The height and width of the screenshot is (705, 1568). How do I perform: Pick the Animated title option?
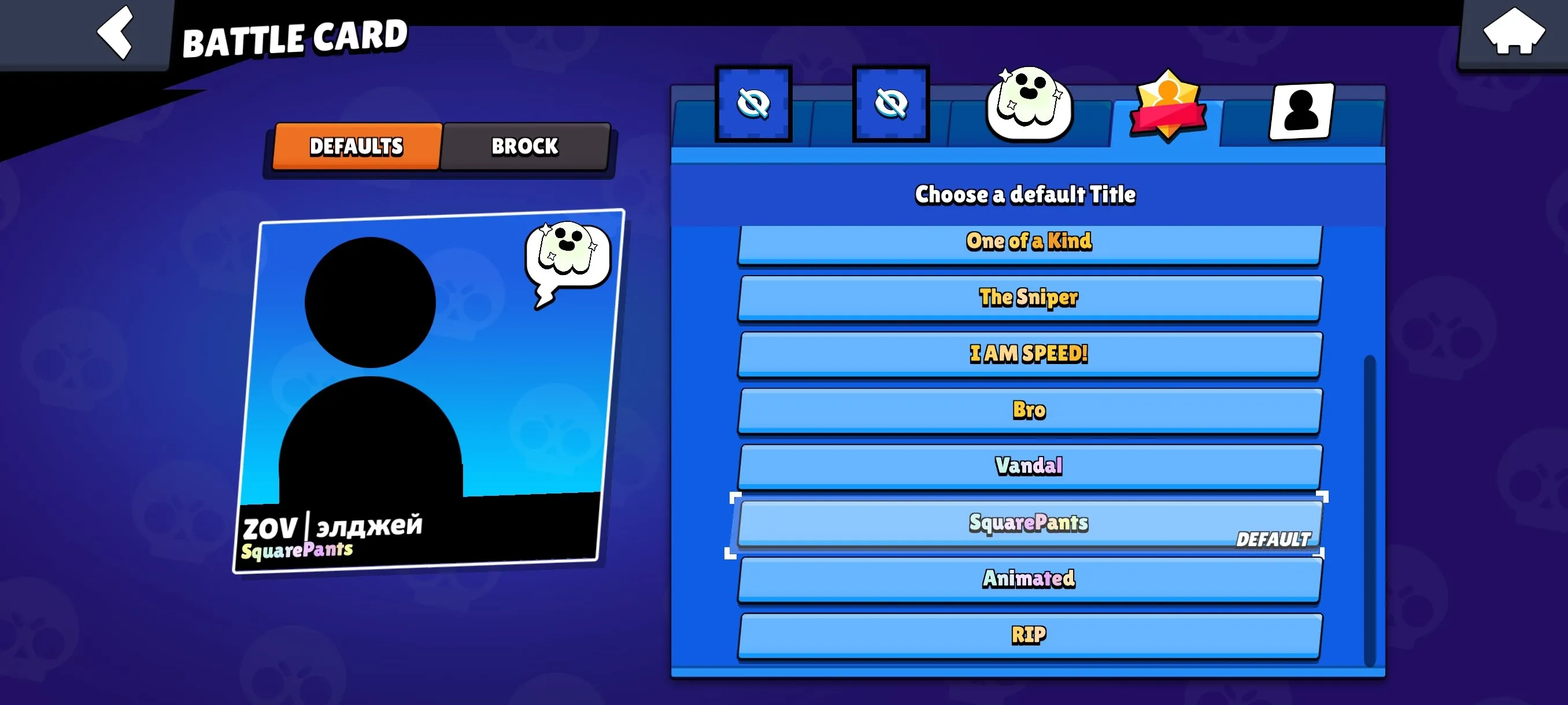1029,578
